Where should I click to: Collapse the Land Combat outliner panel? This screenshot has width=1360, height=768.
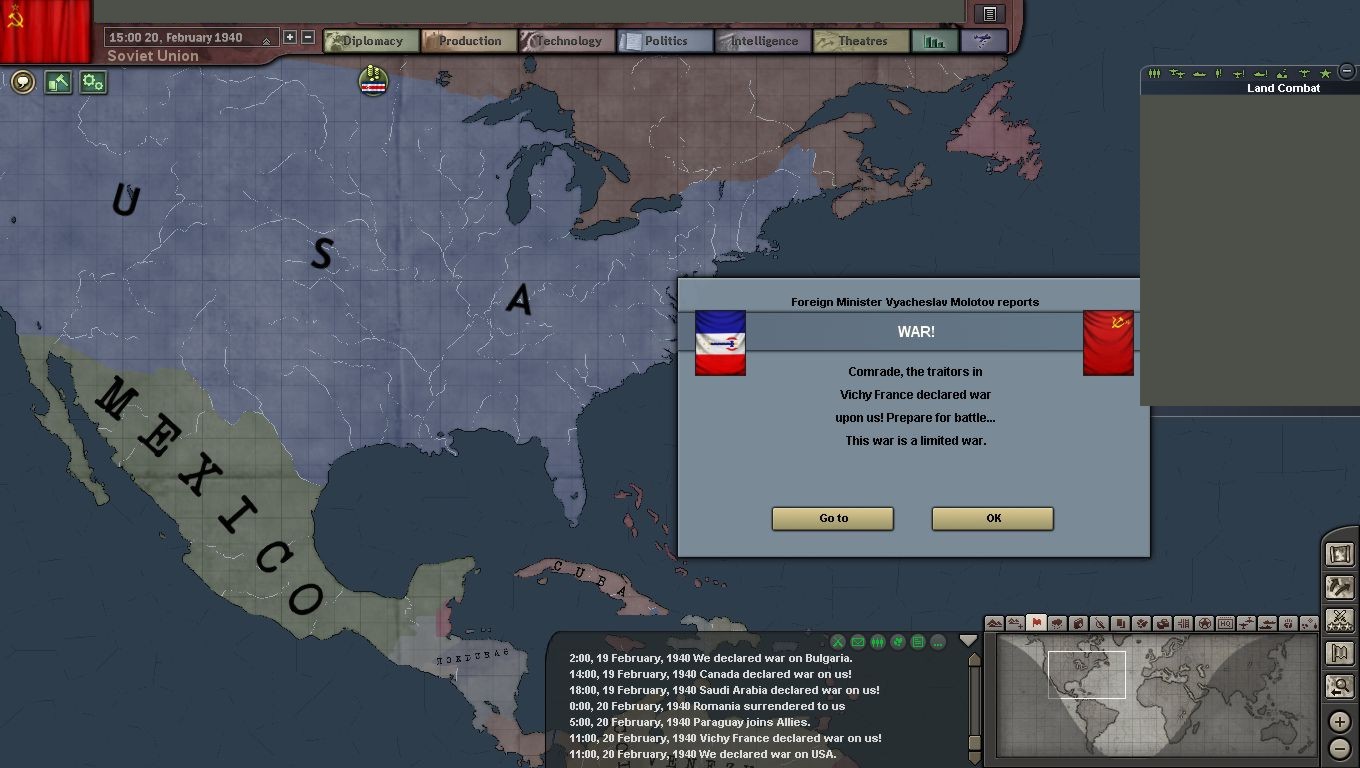1347,72
